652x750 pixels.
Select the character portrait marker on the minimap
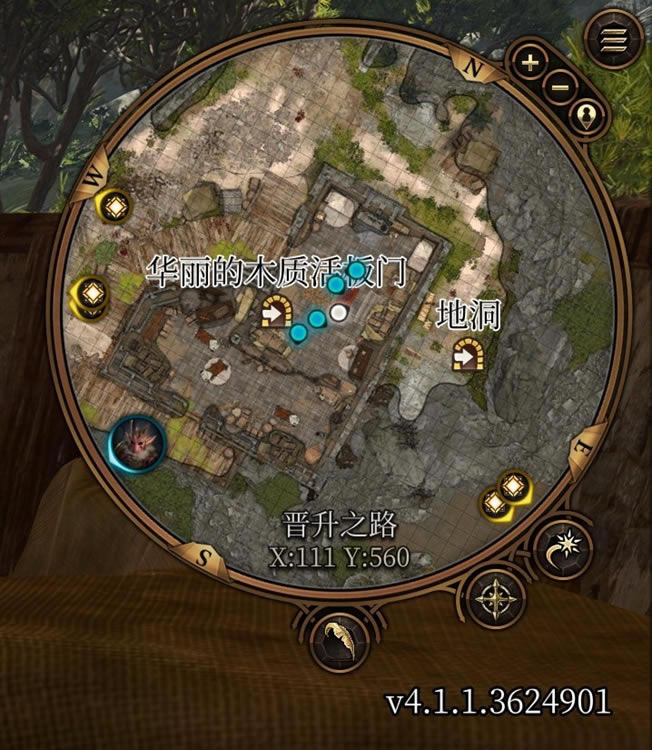pos(138,445)
